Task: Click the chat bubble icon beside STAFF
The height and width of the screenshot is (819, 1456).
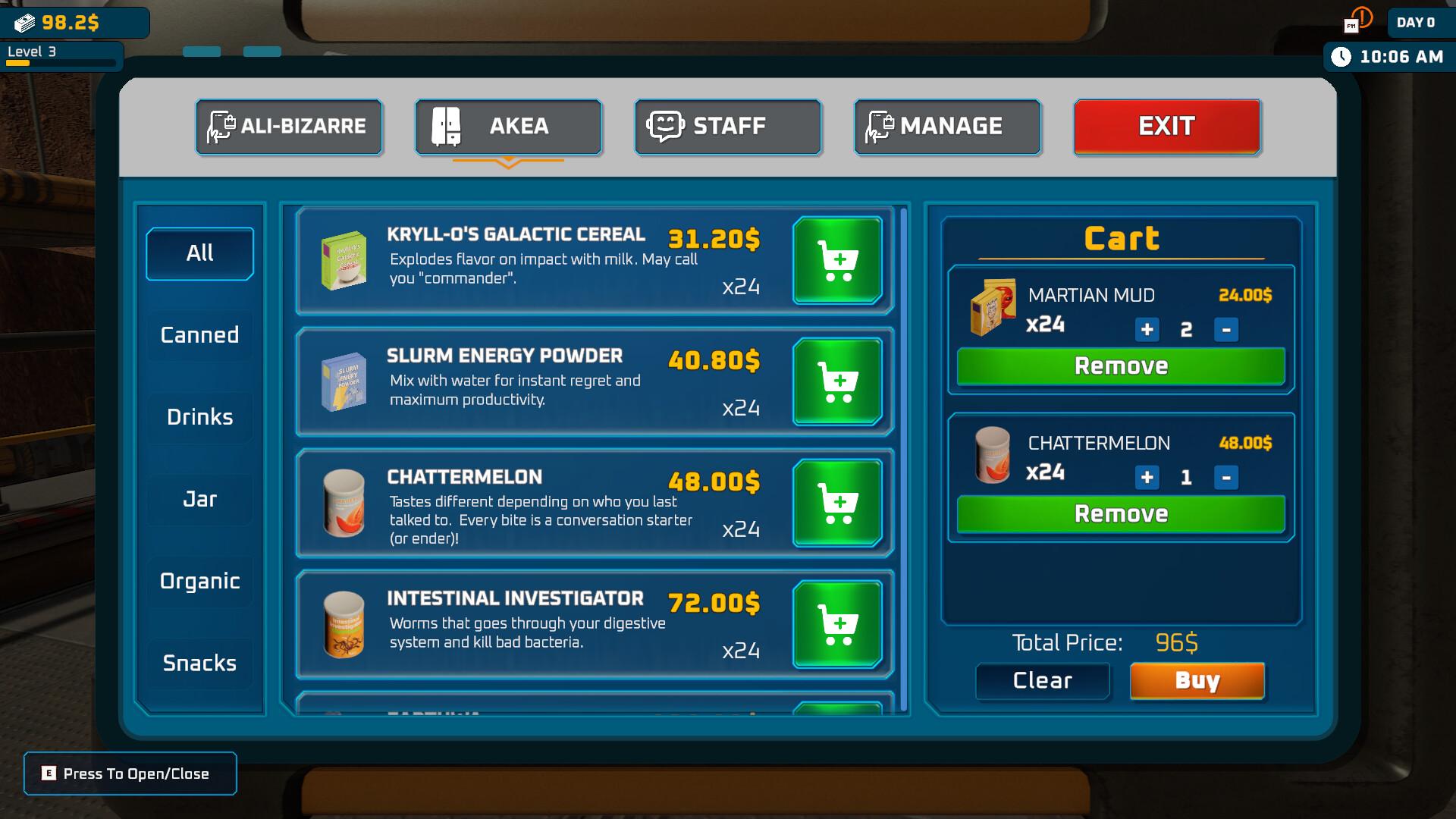Action: 666,126
